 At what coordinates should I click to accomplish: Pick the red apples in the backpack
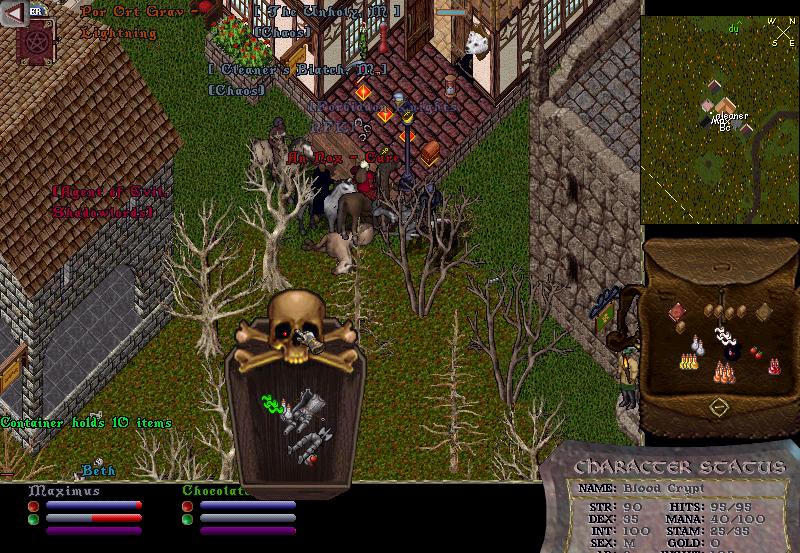pos(756,352)
